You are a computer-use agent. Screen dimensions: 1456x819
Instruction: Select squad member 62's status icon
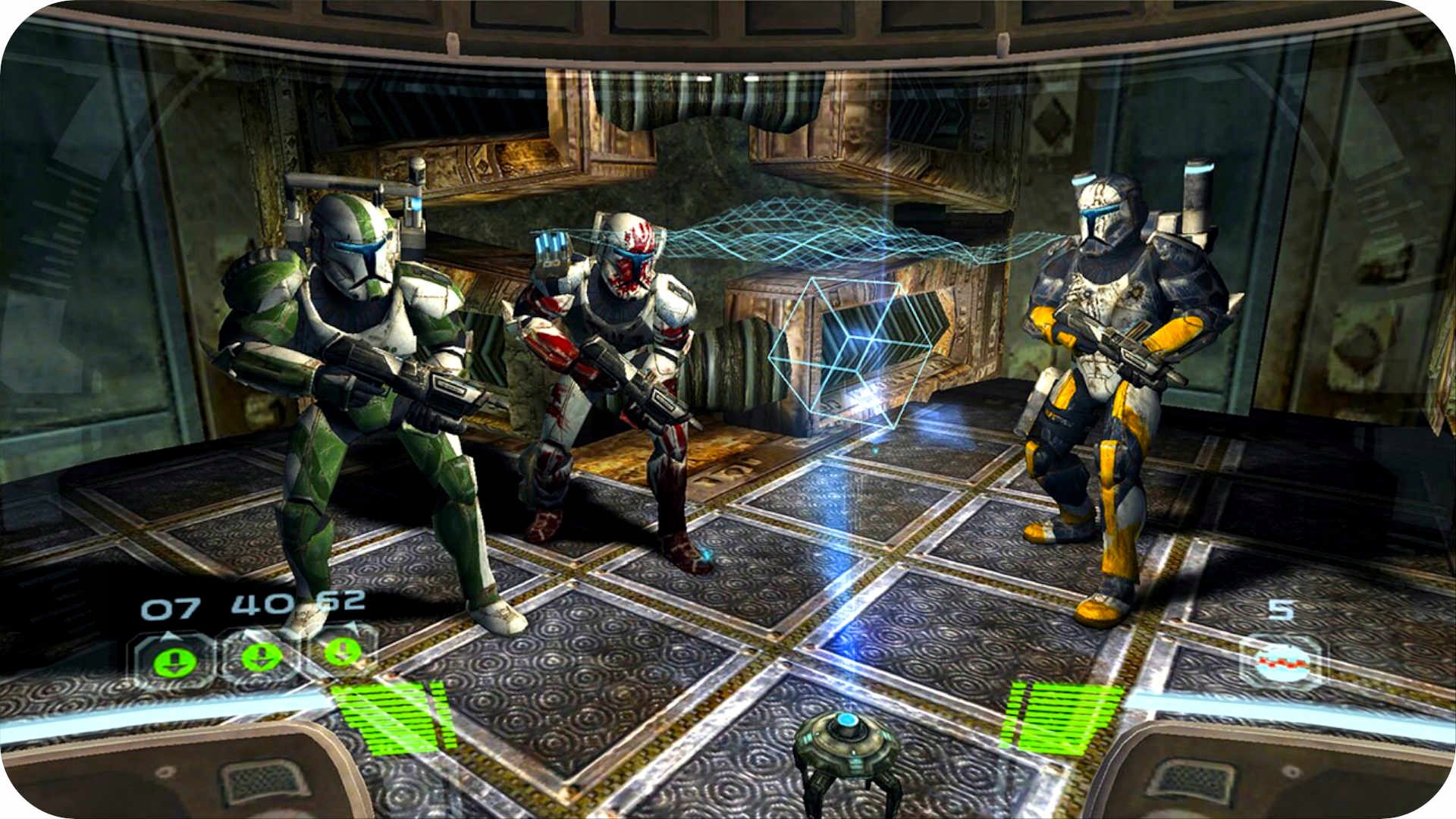click(x=341, y=651)
